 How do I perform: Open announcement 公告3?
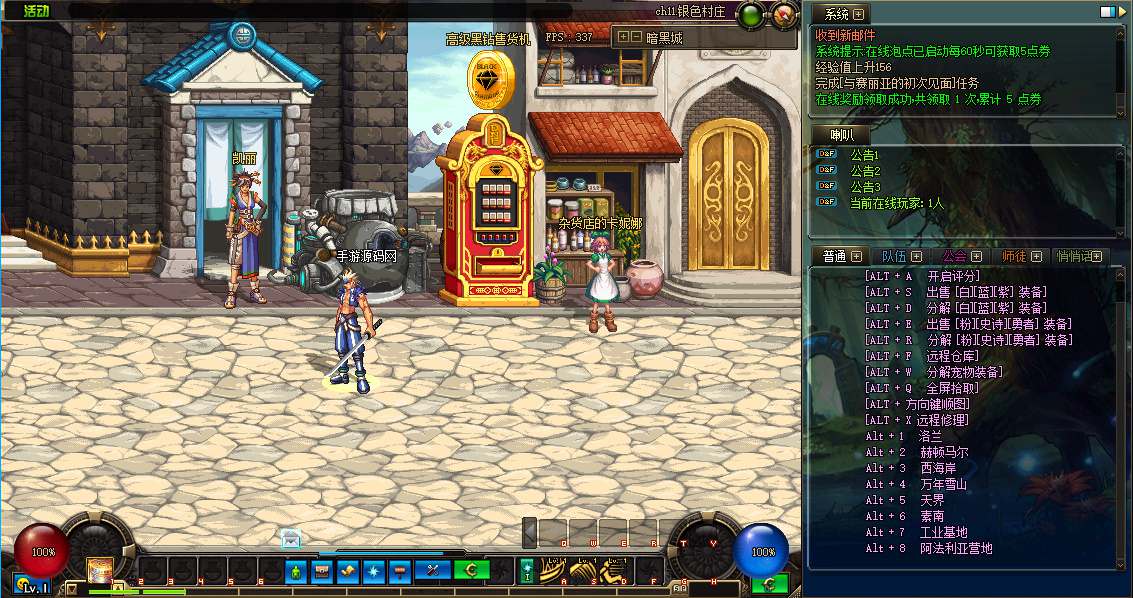click(864, 187)
